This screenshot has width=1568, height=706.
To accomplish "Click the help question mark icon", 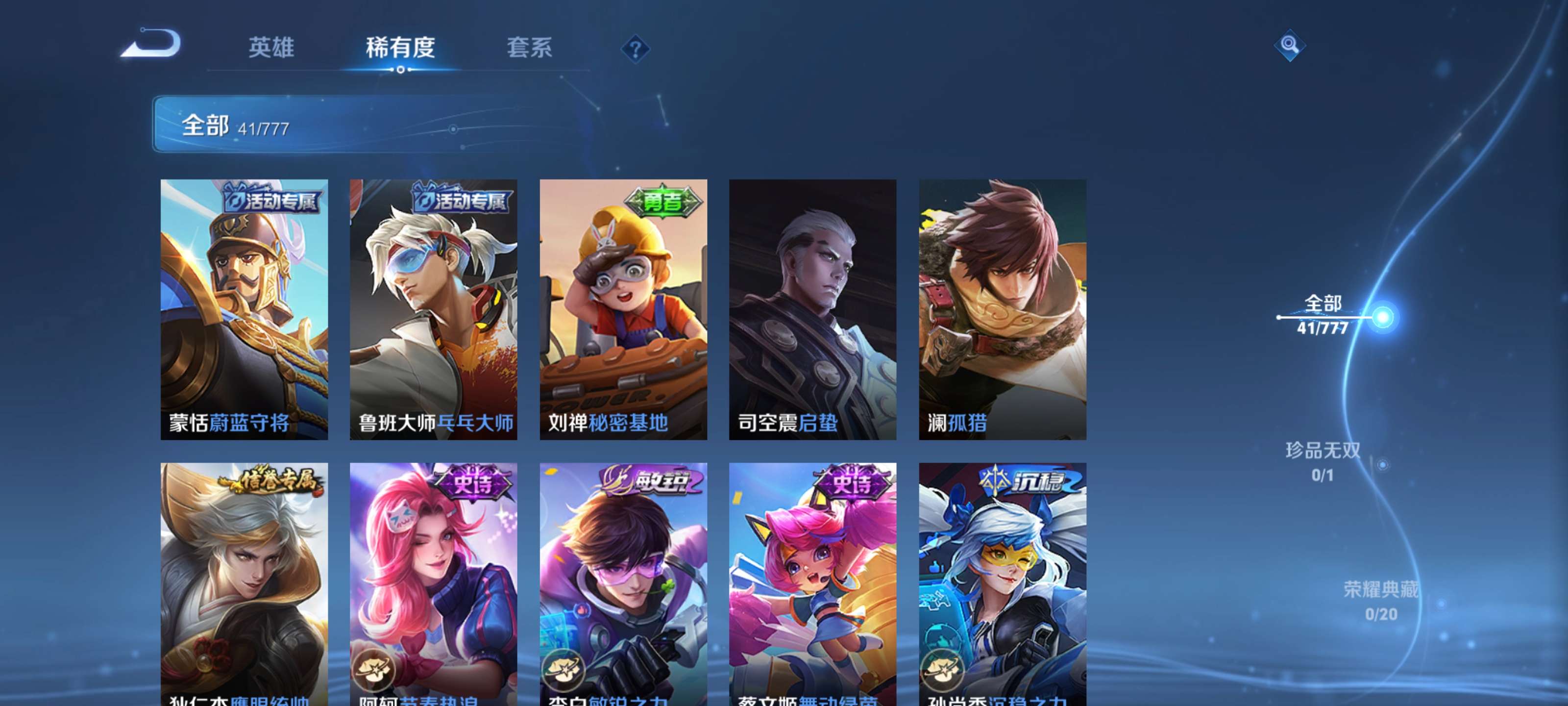I will pos(636,49).
